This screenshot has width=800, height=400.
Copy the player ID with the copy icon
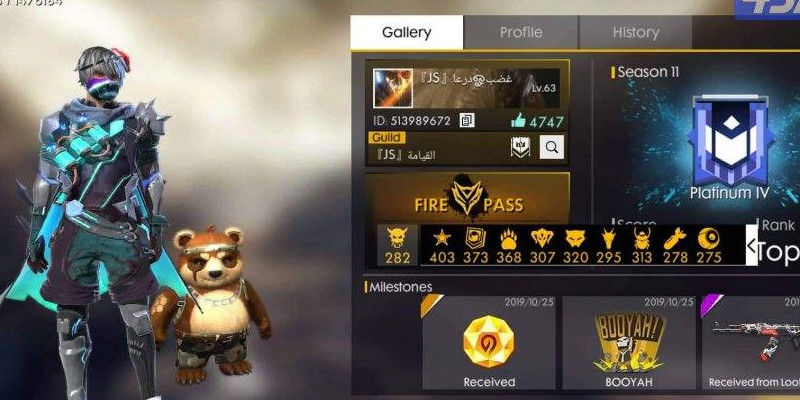[x=467, y=121]
